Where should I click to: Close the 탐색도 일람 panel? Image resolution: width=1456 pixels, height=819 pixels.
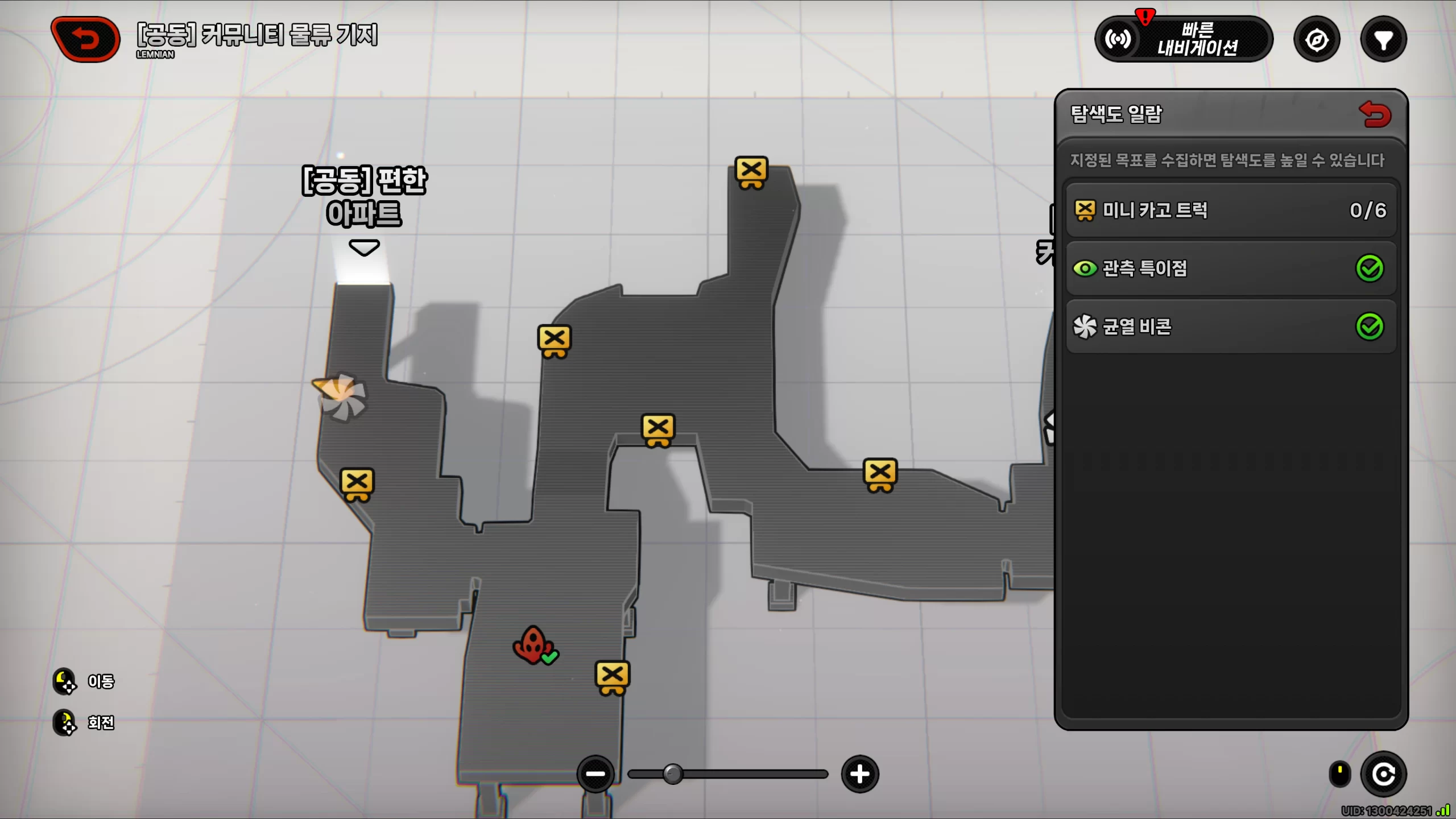click(1375, 114)
